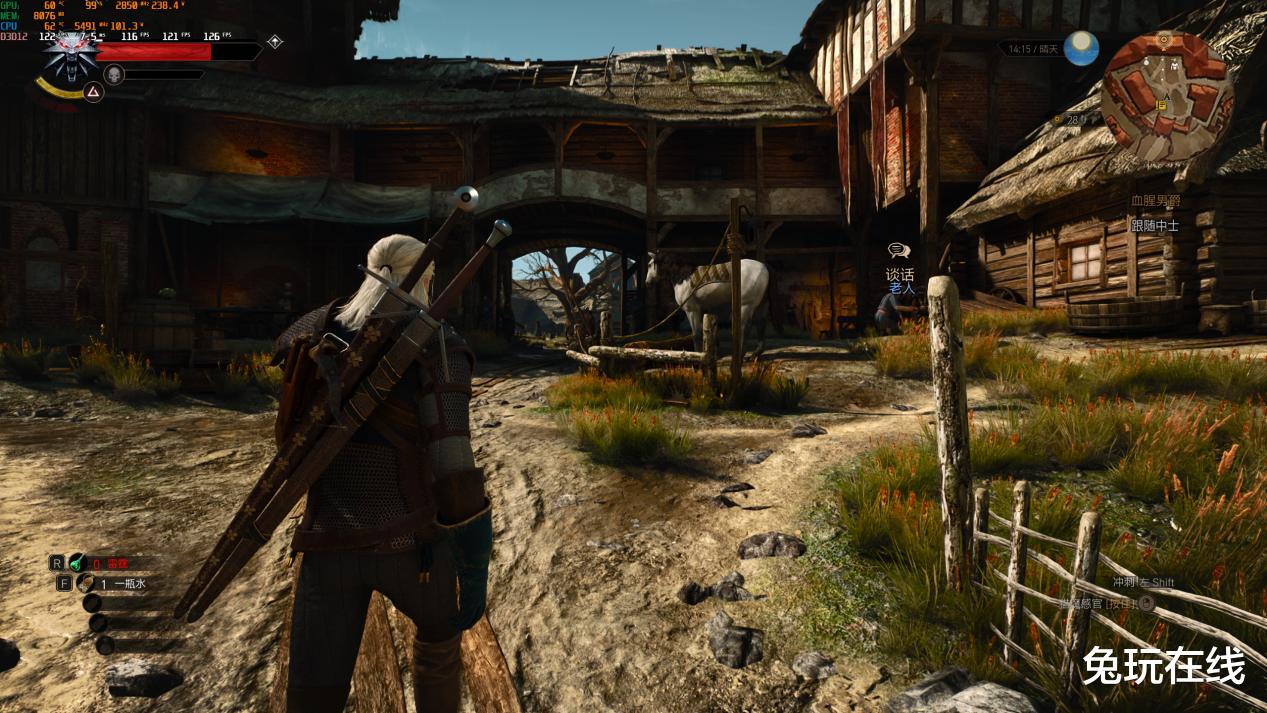Screen dimensions: 1267x713
Task: Select the 跟随中士 quest objective
Action: (x=1155, y=226)
